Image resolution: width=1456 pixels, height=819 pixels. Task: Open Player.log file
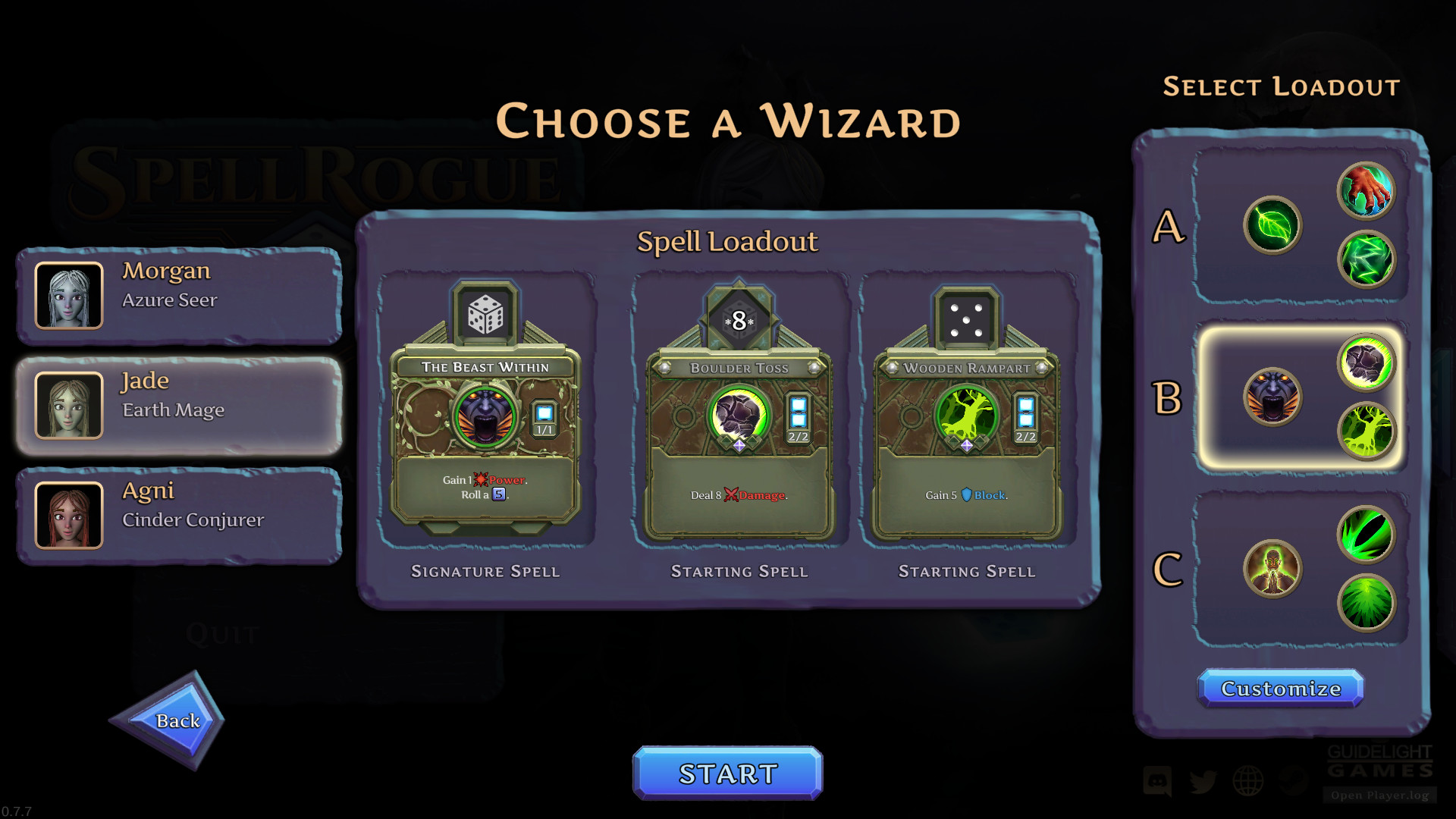(x=1380, y=795)
